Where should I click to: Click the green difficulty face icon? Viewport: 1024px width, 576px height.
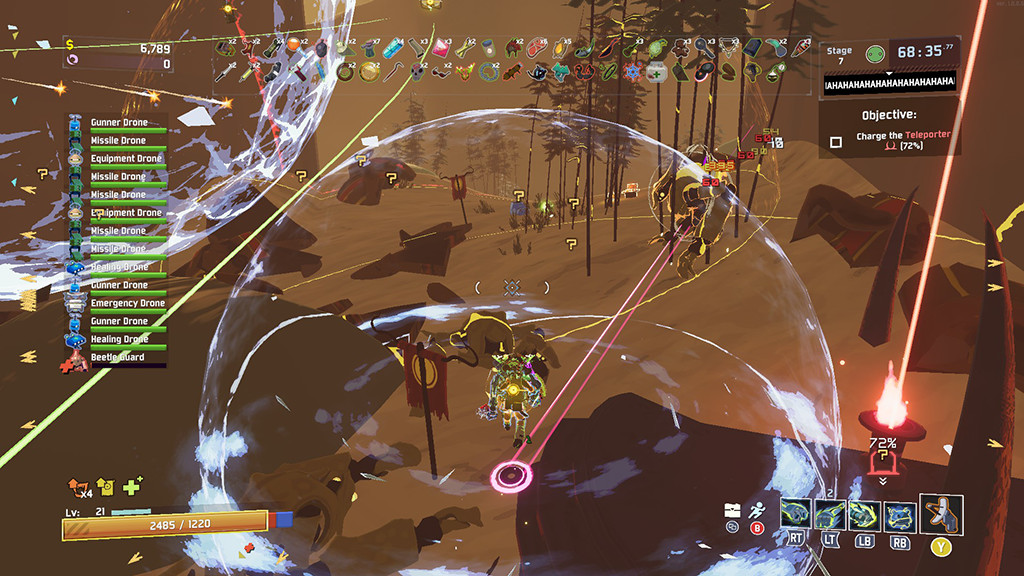[875, 54]
